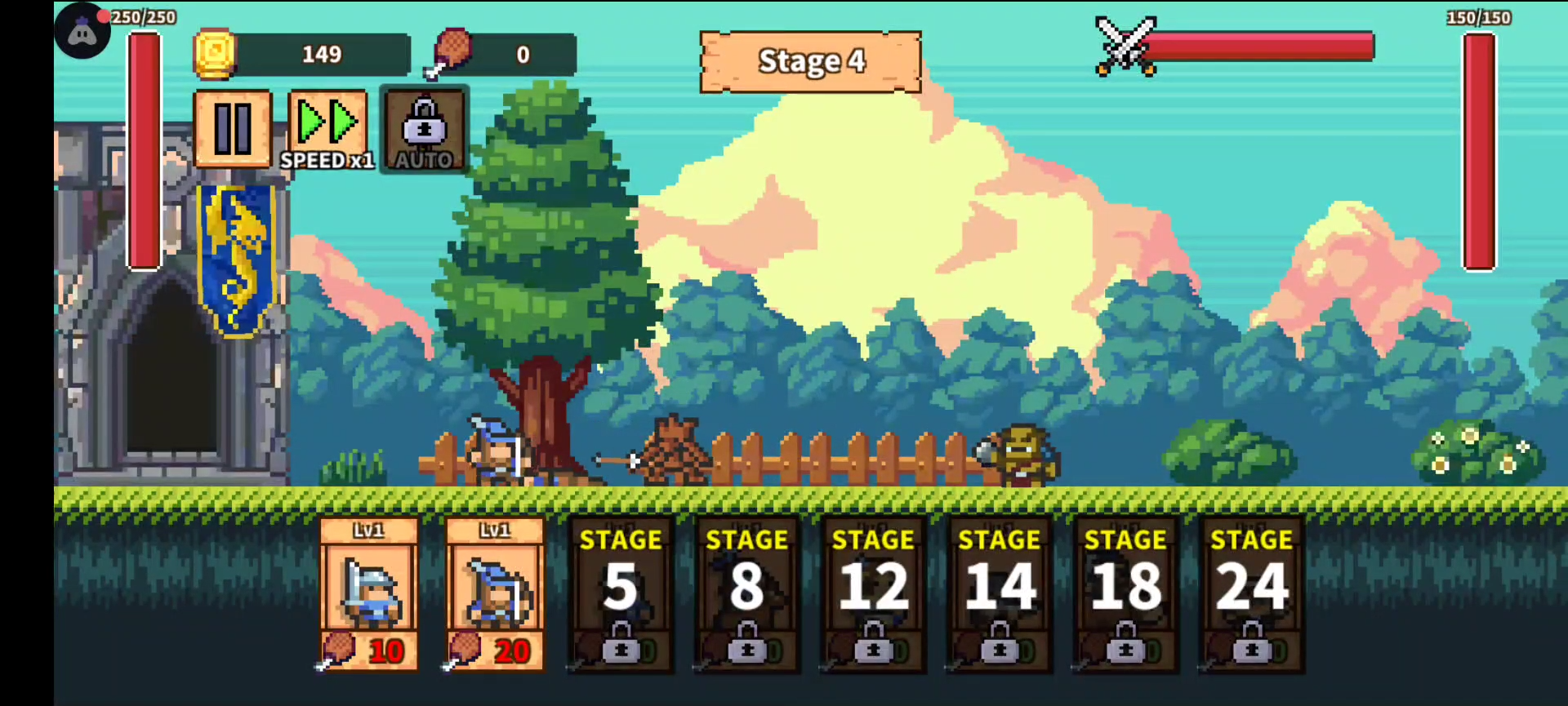Select the gold coin counter icon
Image resolution: width=1568 pixels, height=706 pixels.
point(215,54)
